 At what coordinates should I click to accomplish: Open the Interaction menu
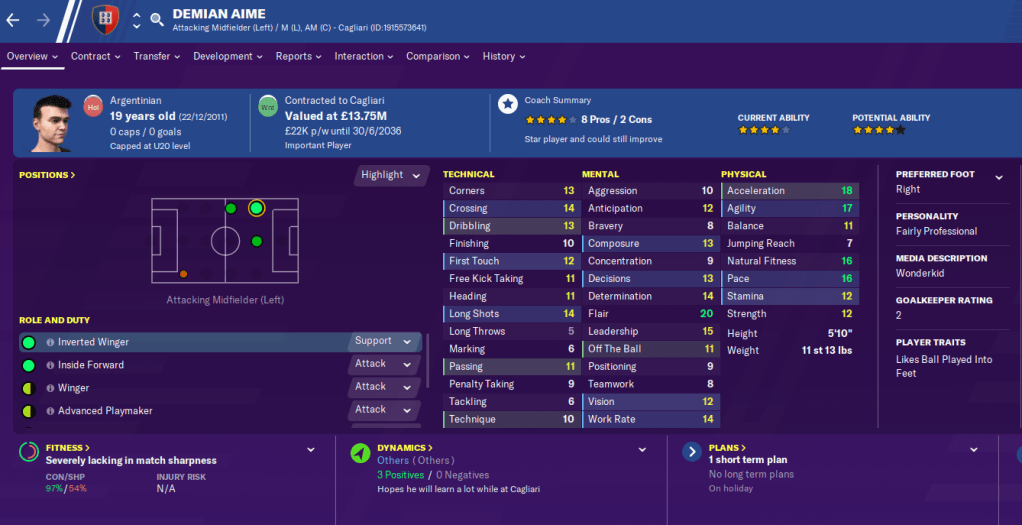364,57
